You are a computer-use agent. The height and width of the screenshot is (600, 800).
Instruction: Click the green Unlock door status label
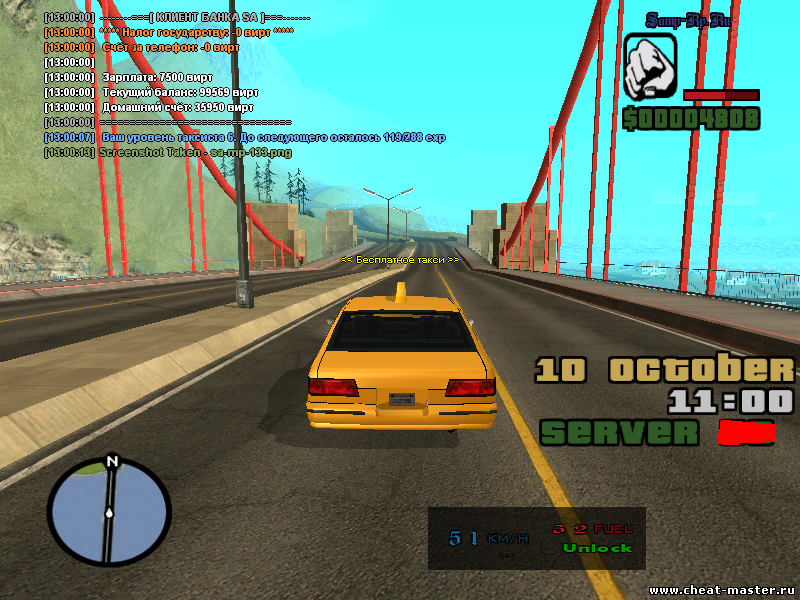[597, 548]
